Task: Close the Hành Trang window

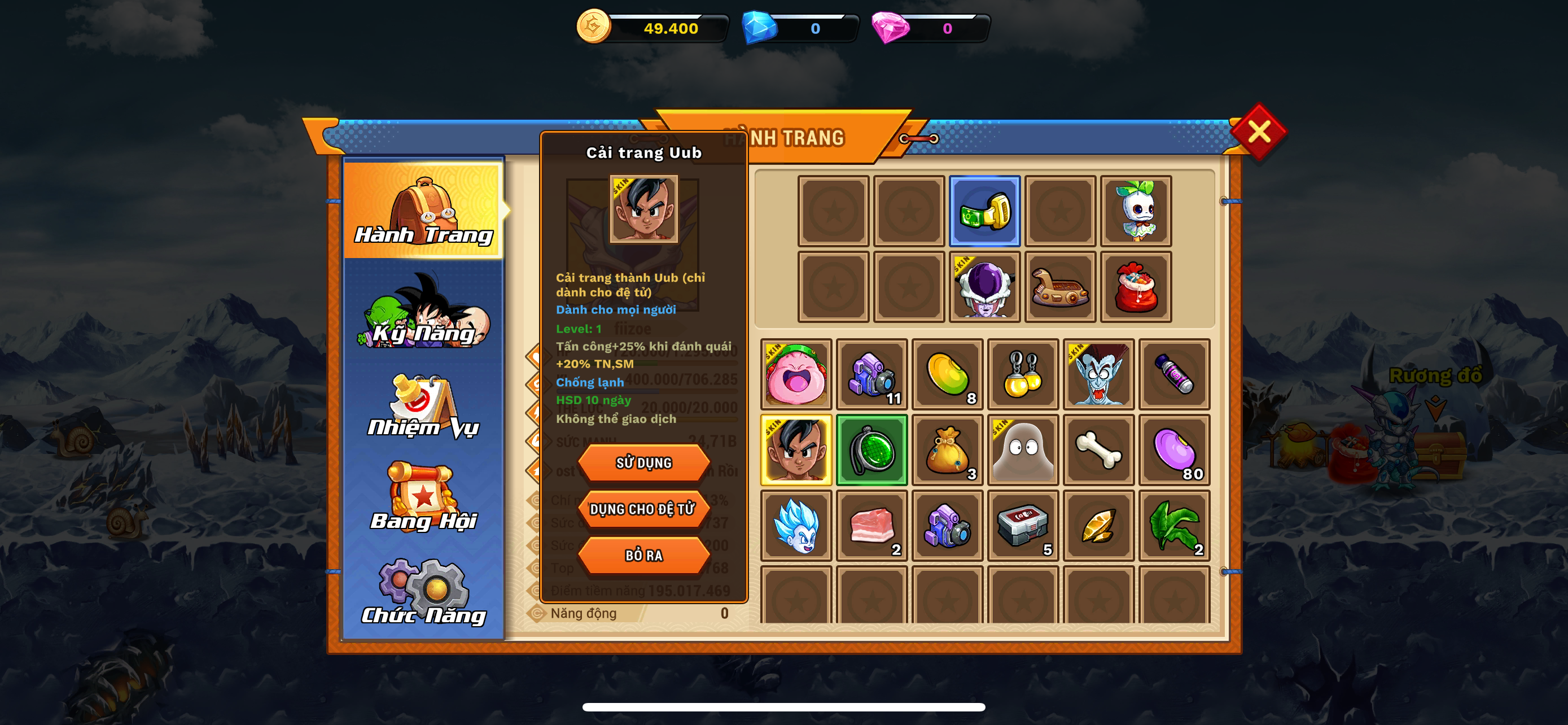Action: [1258, 132]
